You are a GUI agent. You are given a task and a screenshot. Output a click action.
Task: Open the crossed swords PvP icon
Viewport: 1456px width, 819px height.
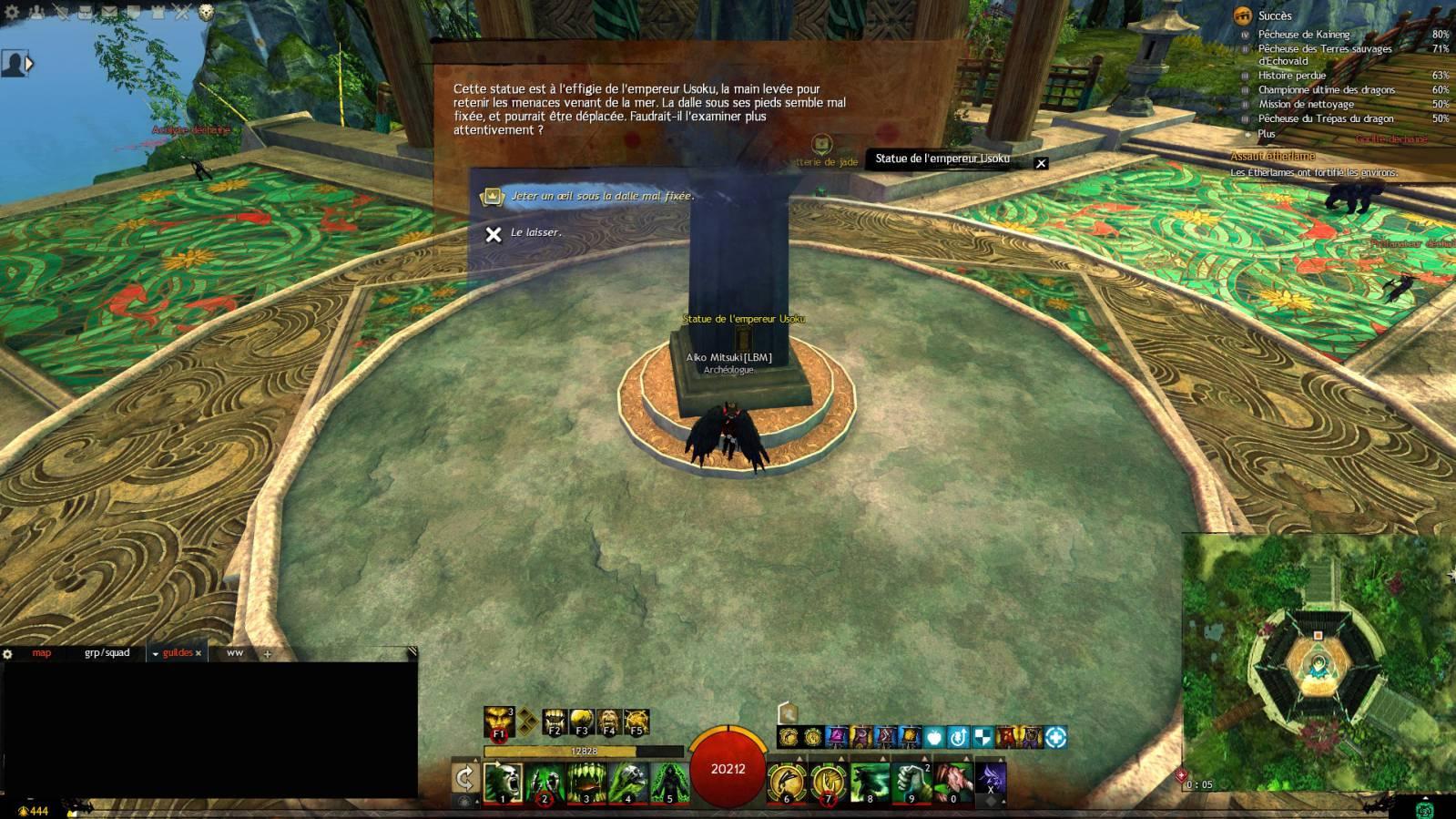tap(181, 13)
